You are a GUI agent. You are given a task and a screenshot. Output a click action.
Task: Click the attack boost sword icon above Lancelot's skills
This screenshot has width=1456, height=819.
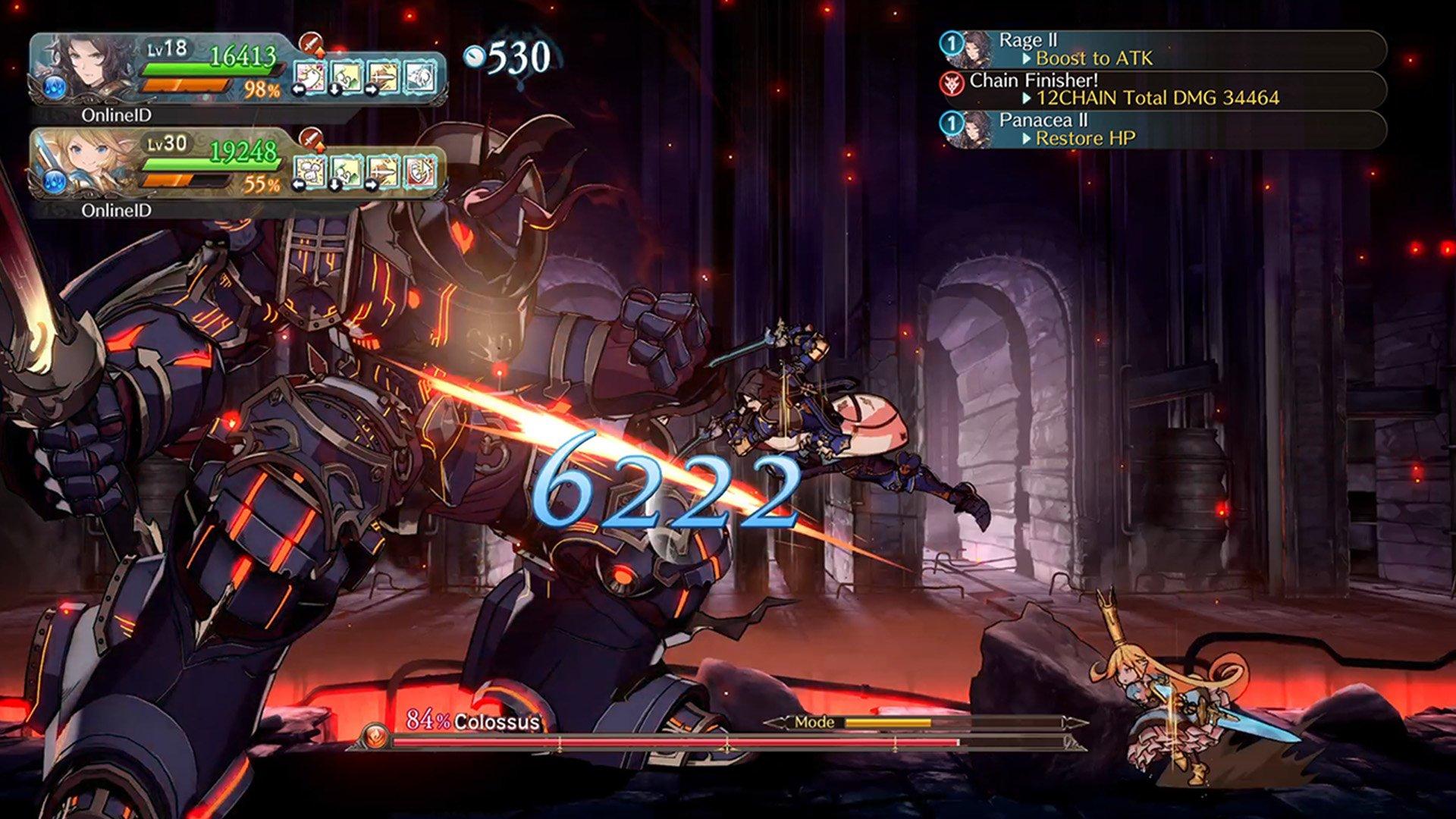pyautogui.click(x=311, y=46)
